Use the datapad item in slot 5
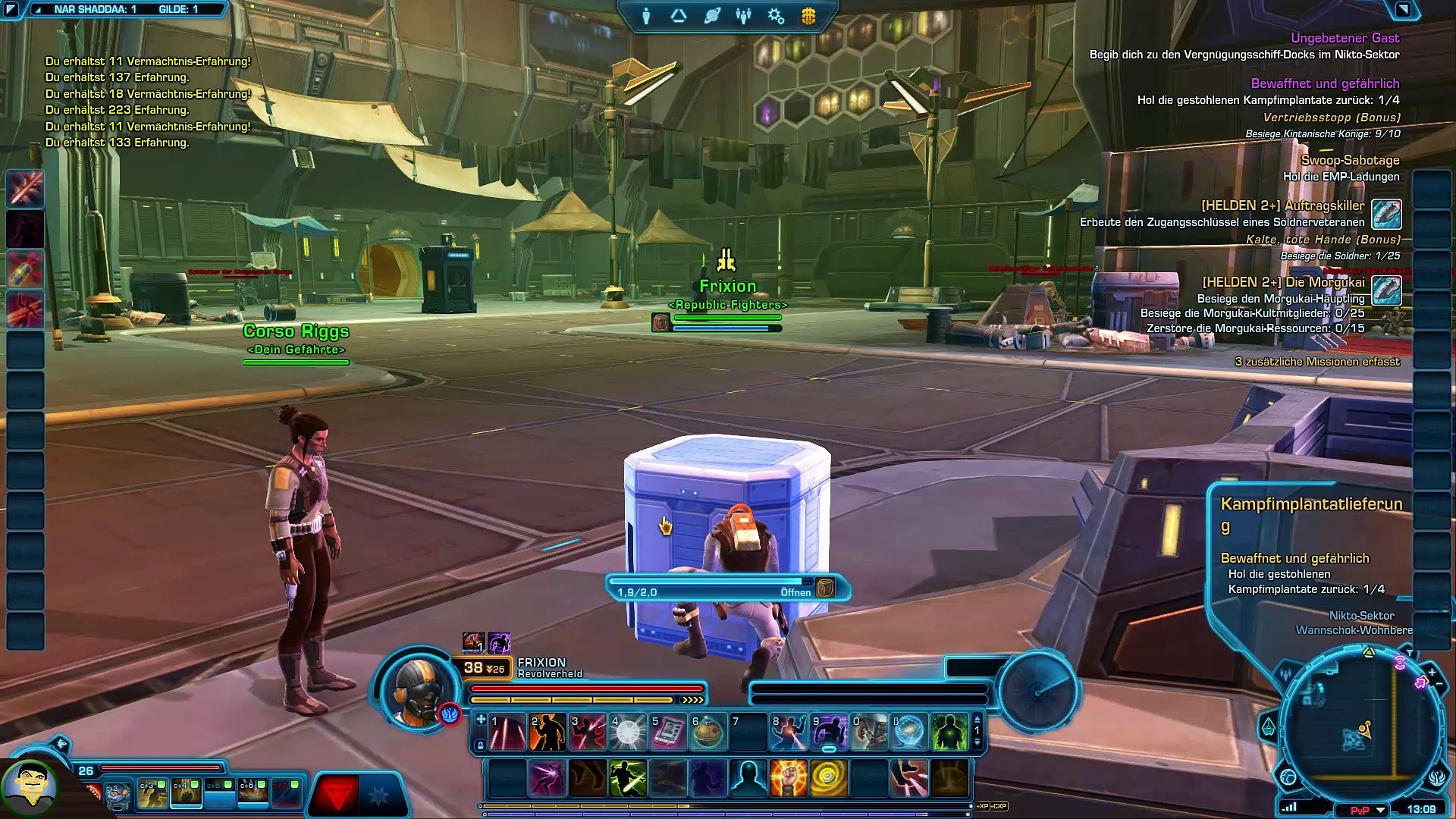1456x819 pixels. (668, 733)
